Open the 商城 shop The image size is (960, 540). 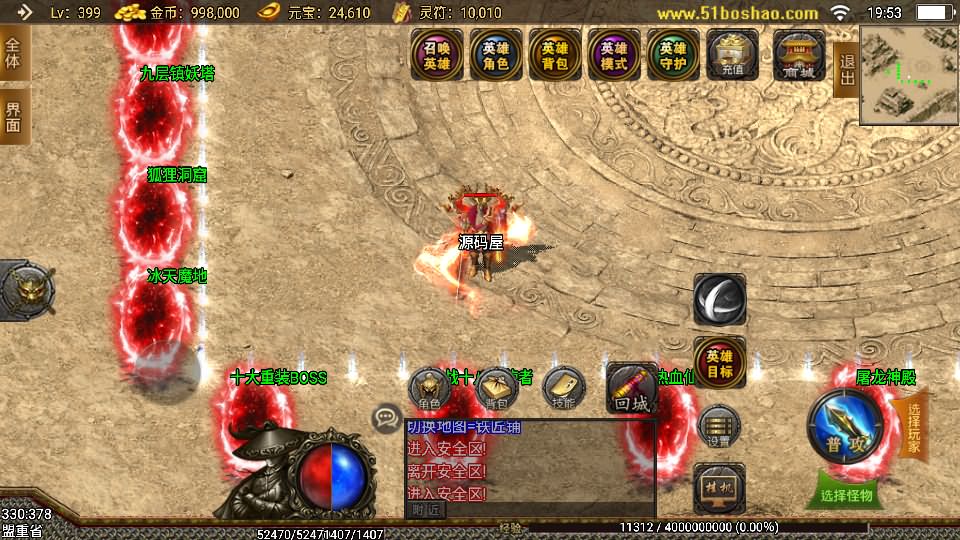(799, 54)
